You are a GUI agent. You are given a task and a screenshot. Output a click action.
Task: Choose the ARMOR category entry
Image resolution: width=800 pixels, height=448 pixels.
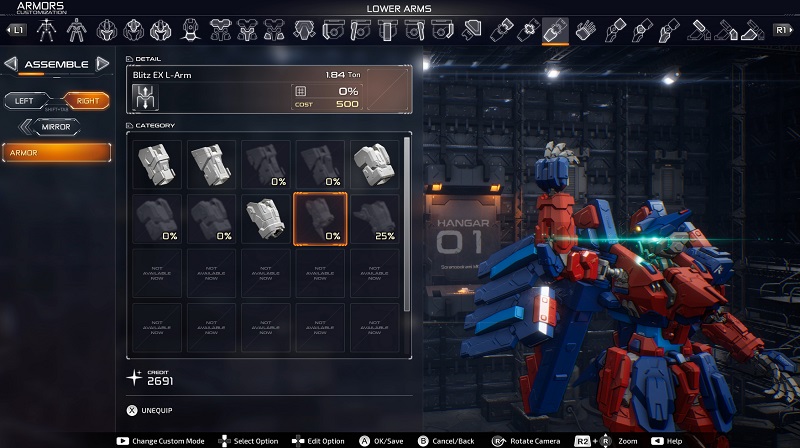tap(57, 153)
